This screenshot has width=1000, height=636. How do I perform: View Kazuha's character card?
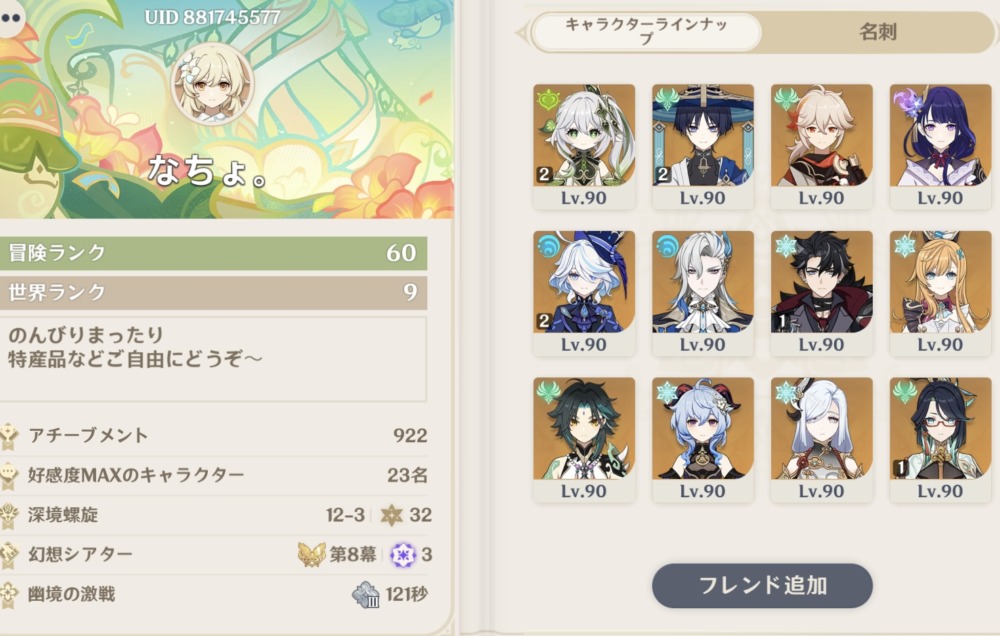pos(821,146)
